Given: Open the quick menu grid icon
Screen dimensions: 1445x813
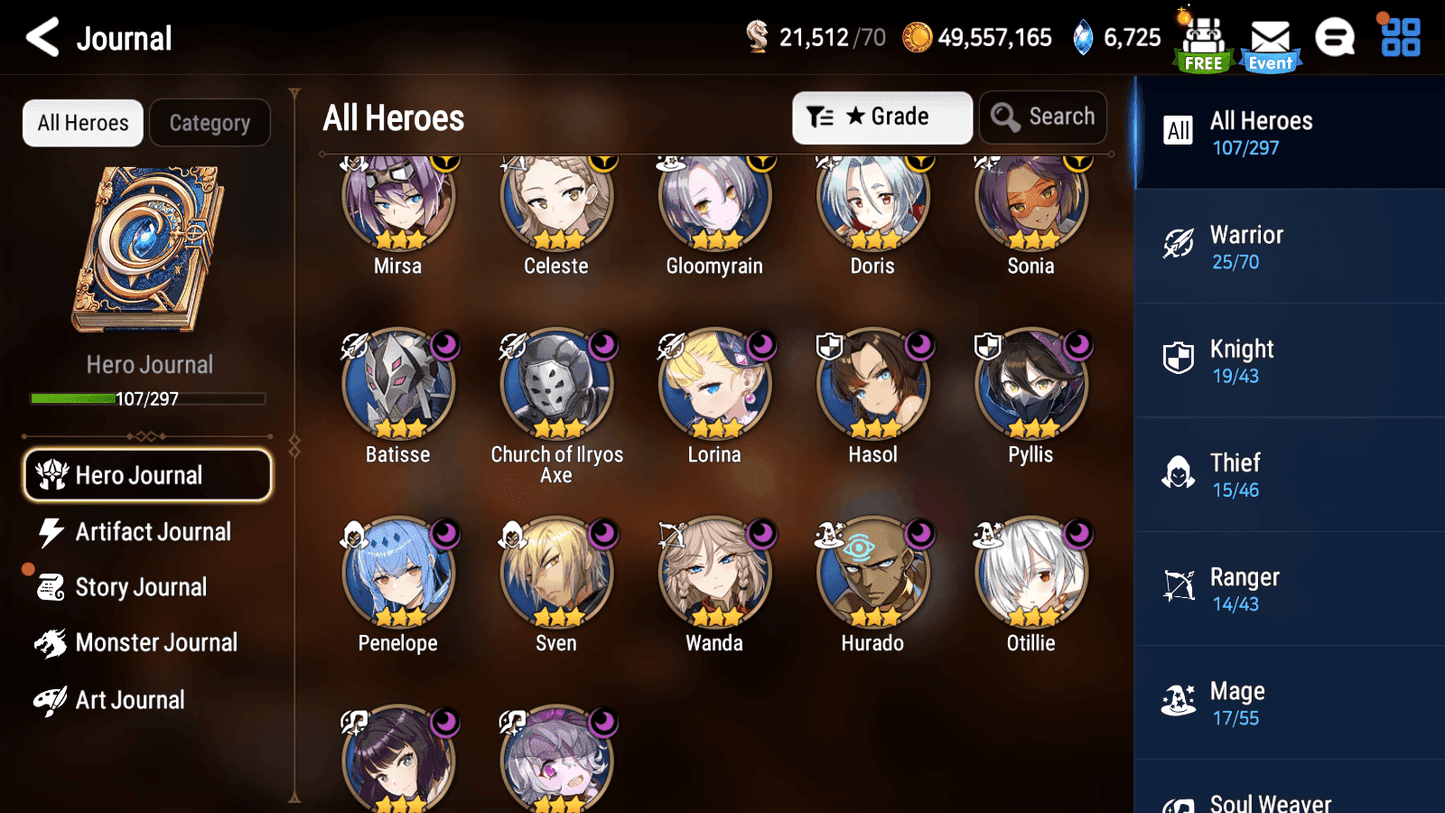Looking at the screenshot, I should coord(1399,36).
